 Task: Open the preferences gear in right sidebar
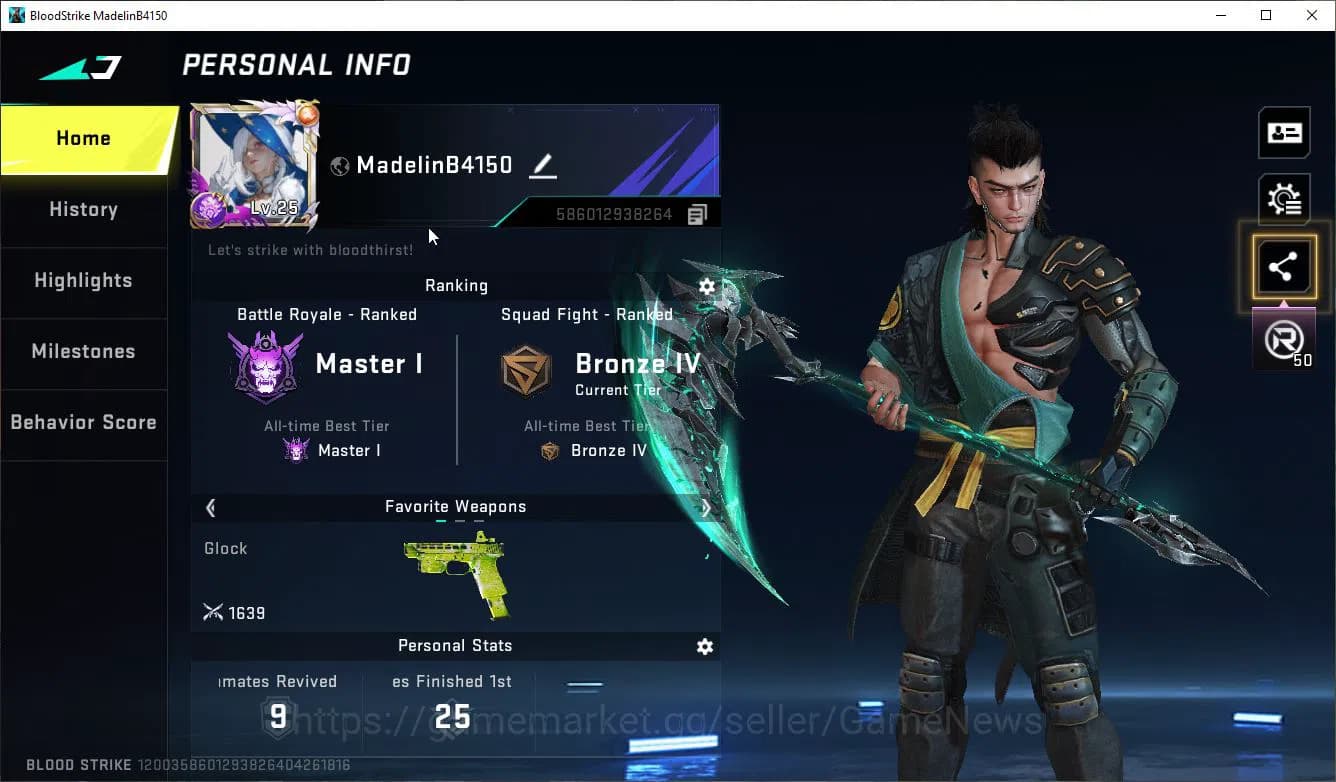pyautogui.click(x=1284, y=198)
